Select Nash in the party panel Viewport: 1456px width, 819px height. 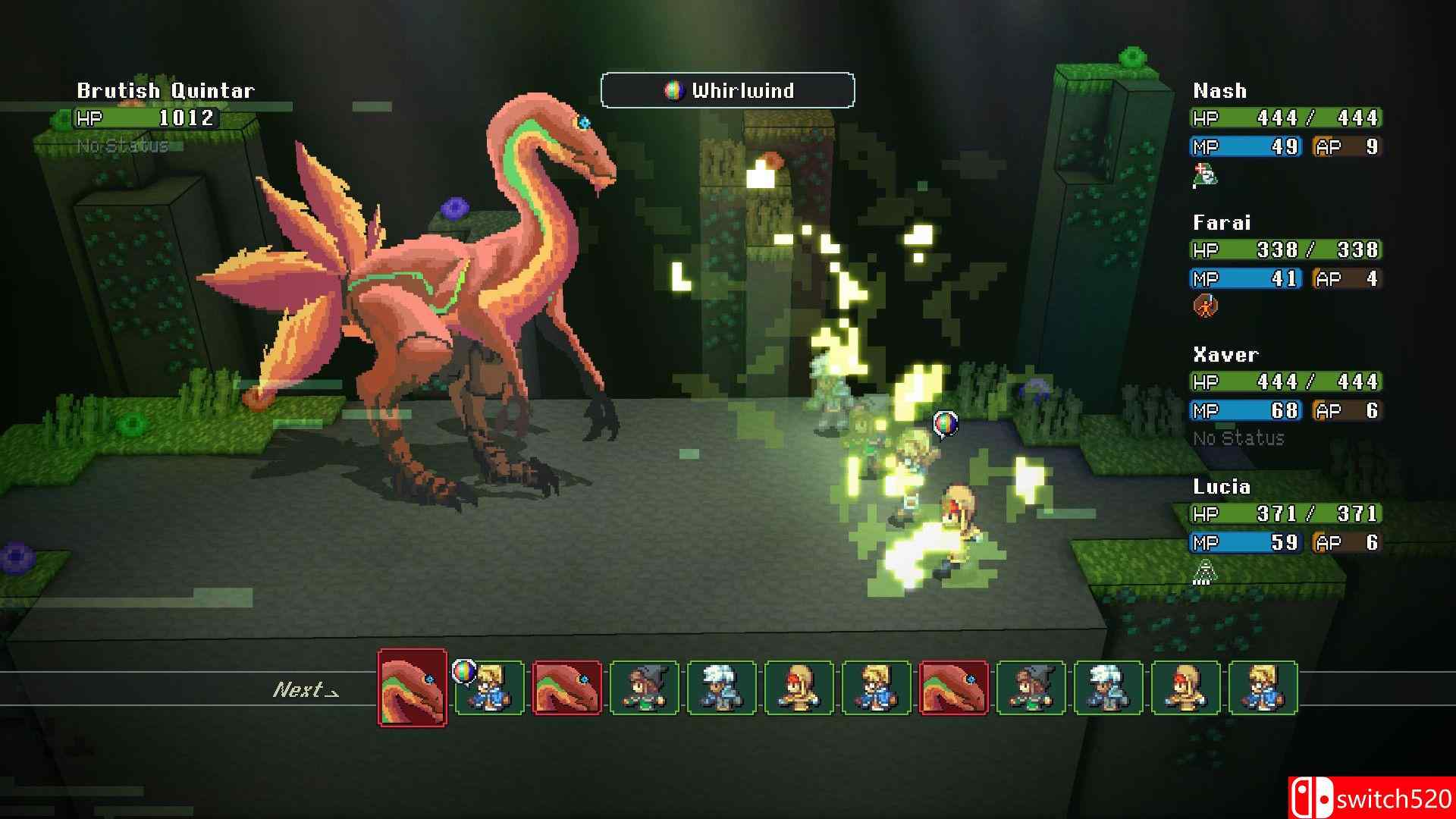pyautogui.click(x=1219, y=91)
